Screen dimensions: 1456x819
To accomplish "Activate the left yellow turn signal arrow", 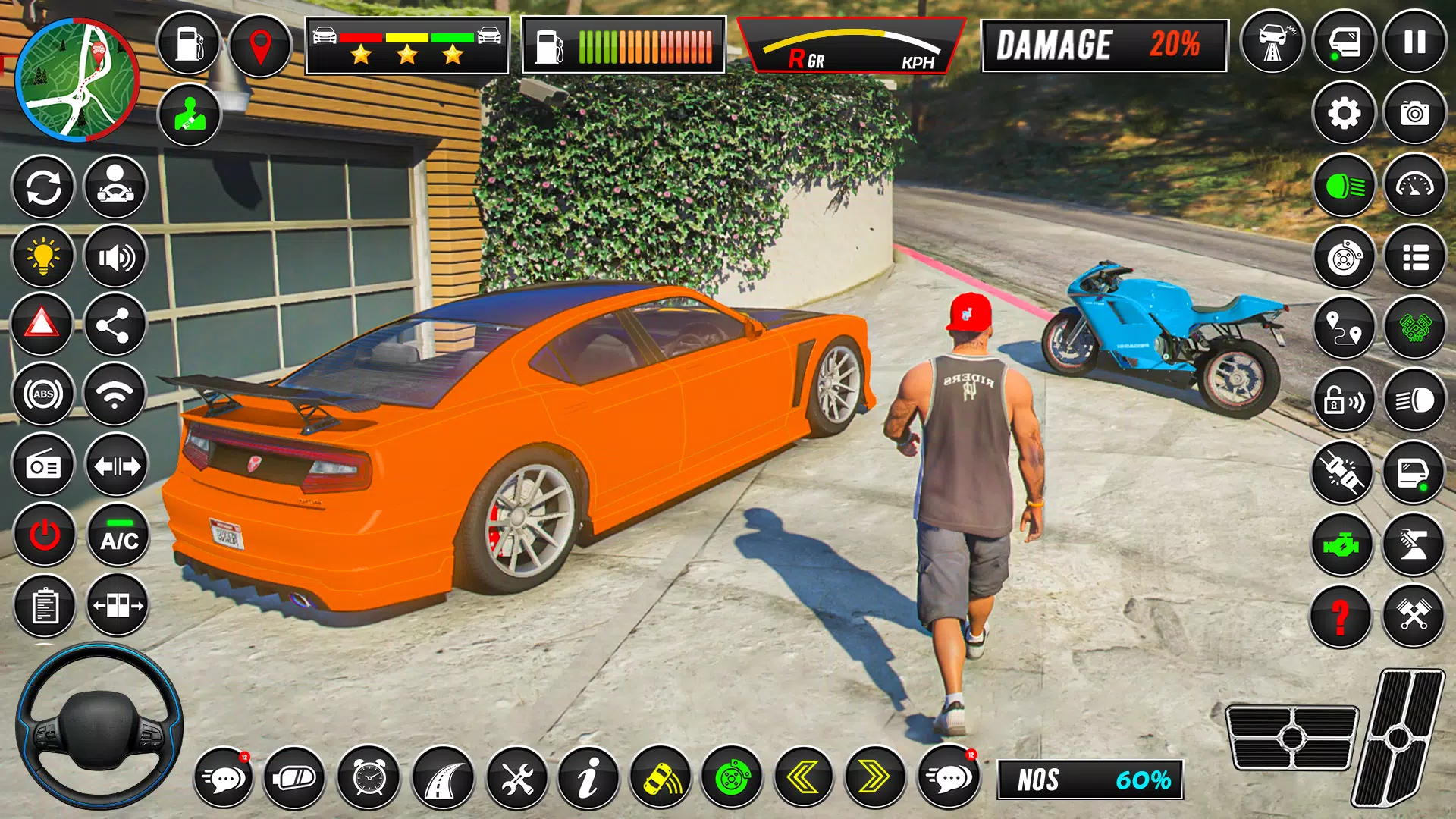I will click(803, 777).
